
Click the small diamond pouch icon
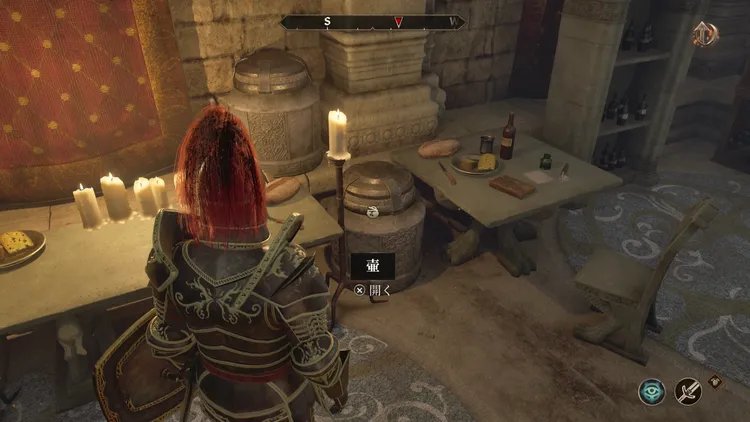716,380
